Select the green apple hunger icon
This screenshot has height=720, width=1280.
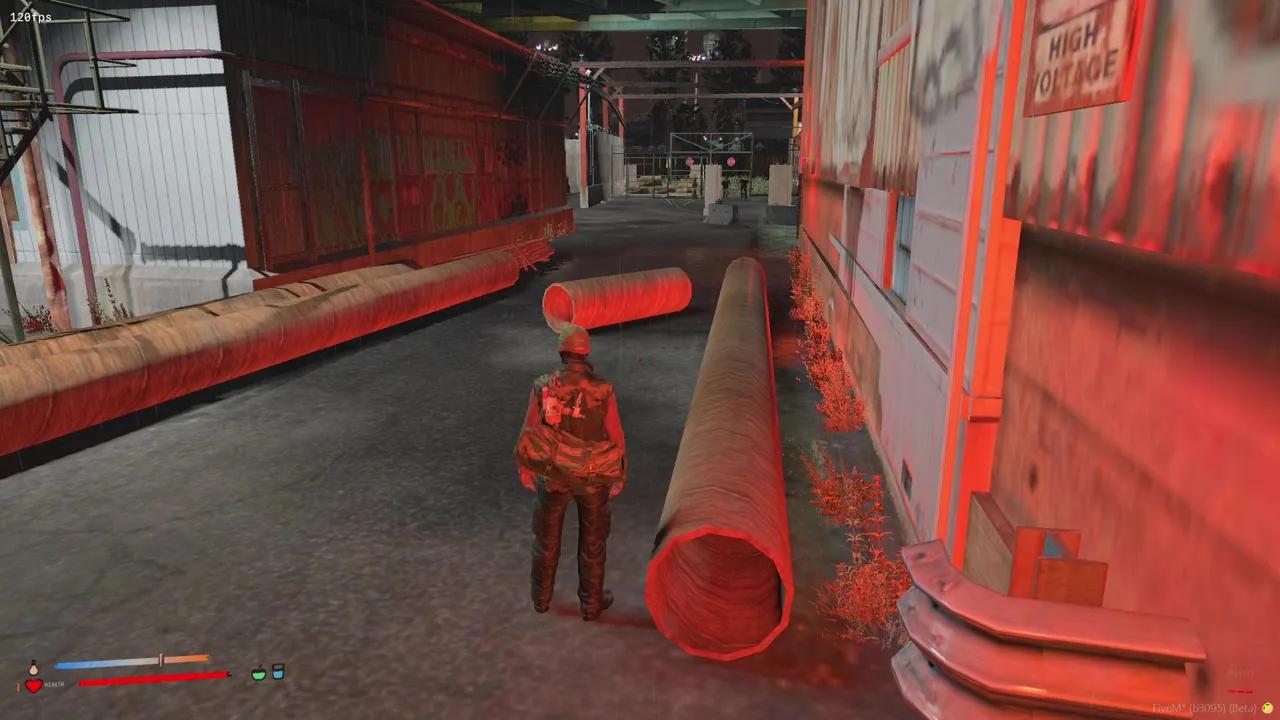coord(260,674)
